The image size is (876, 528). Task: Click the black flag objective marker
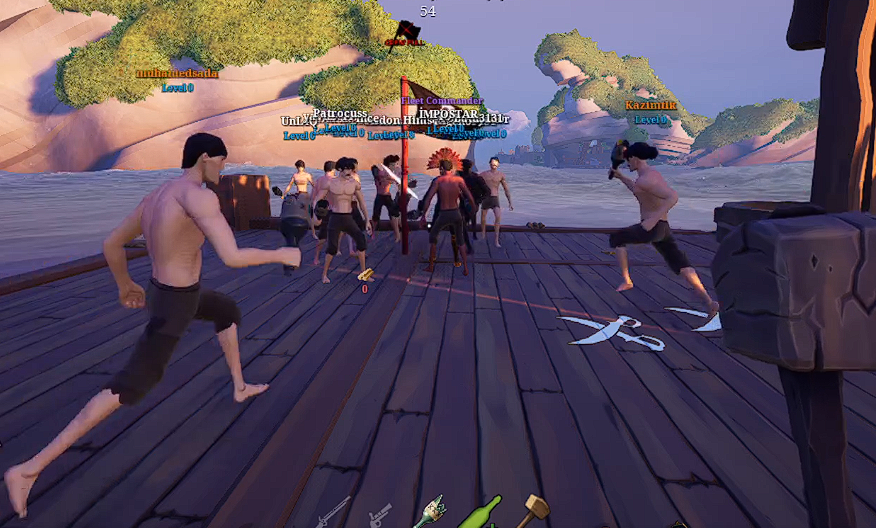[406, 33]
